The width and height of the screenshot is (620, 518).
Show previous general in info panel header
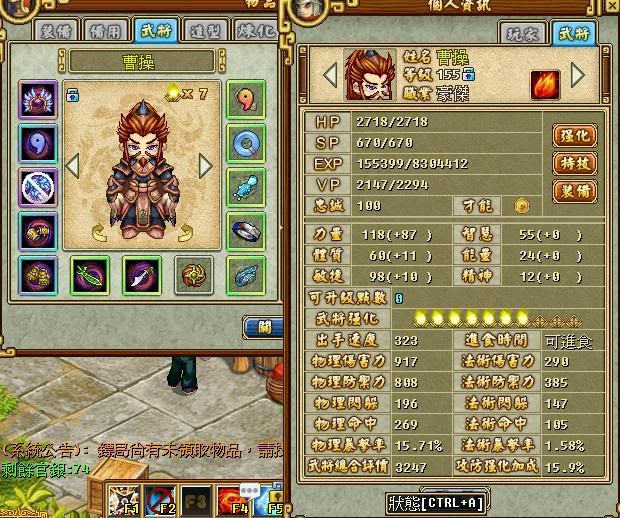coord(328,74)
